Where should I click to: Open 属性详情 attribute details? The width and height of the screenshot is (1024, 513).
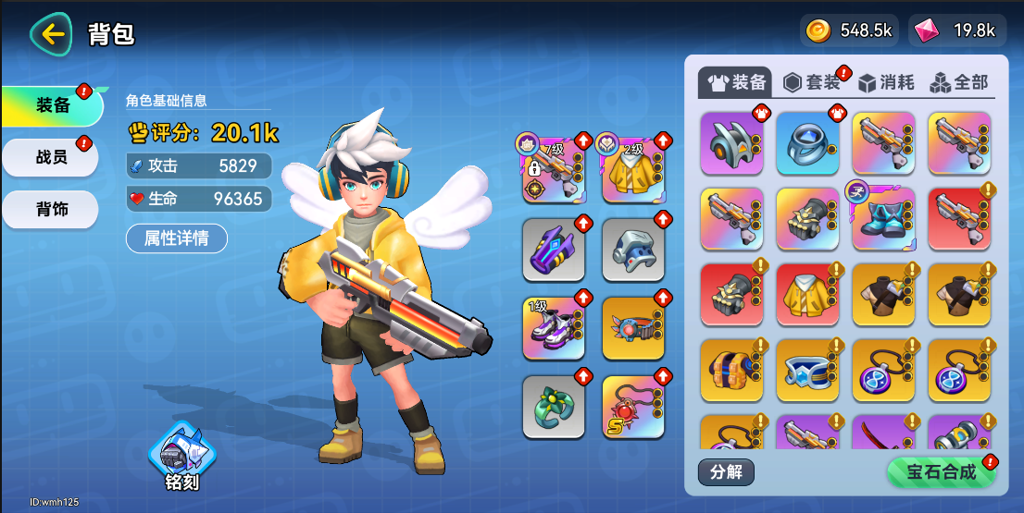[x=176, y=238]
